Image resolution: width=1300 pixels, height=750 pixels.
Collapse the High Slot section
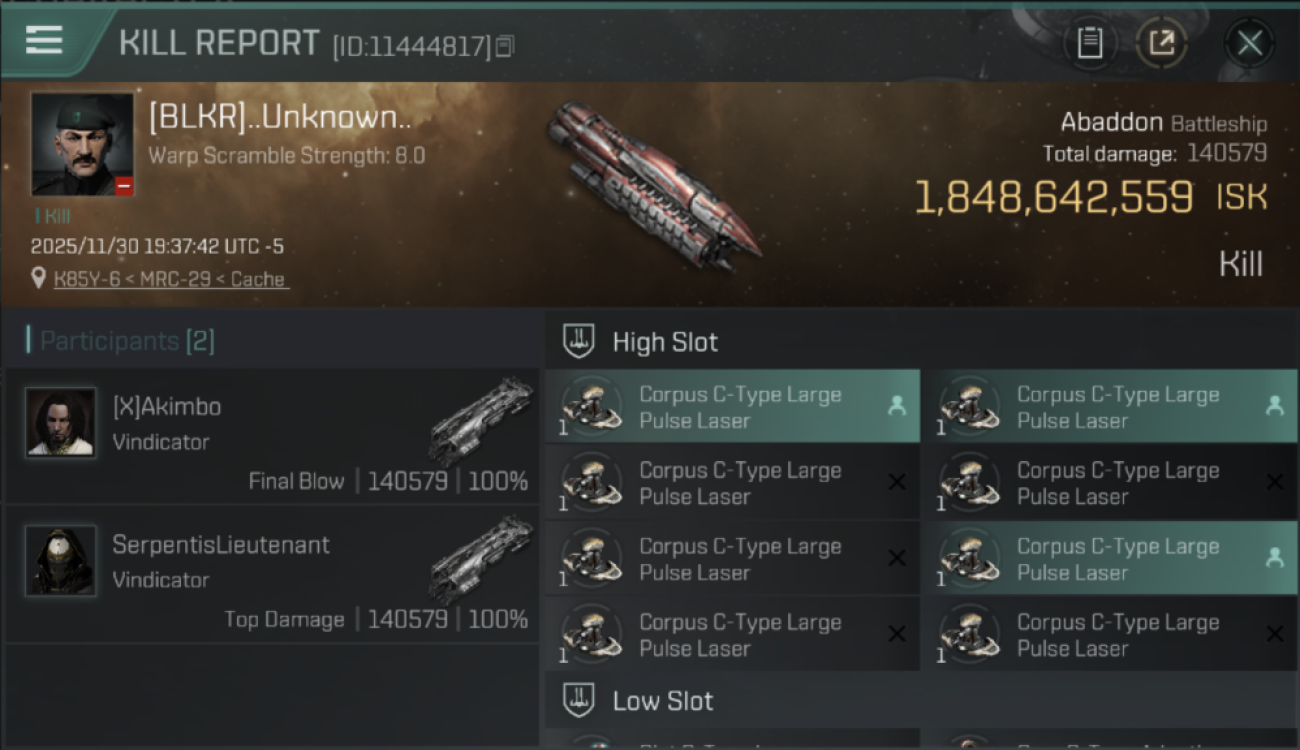[665, 341]
